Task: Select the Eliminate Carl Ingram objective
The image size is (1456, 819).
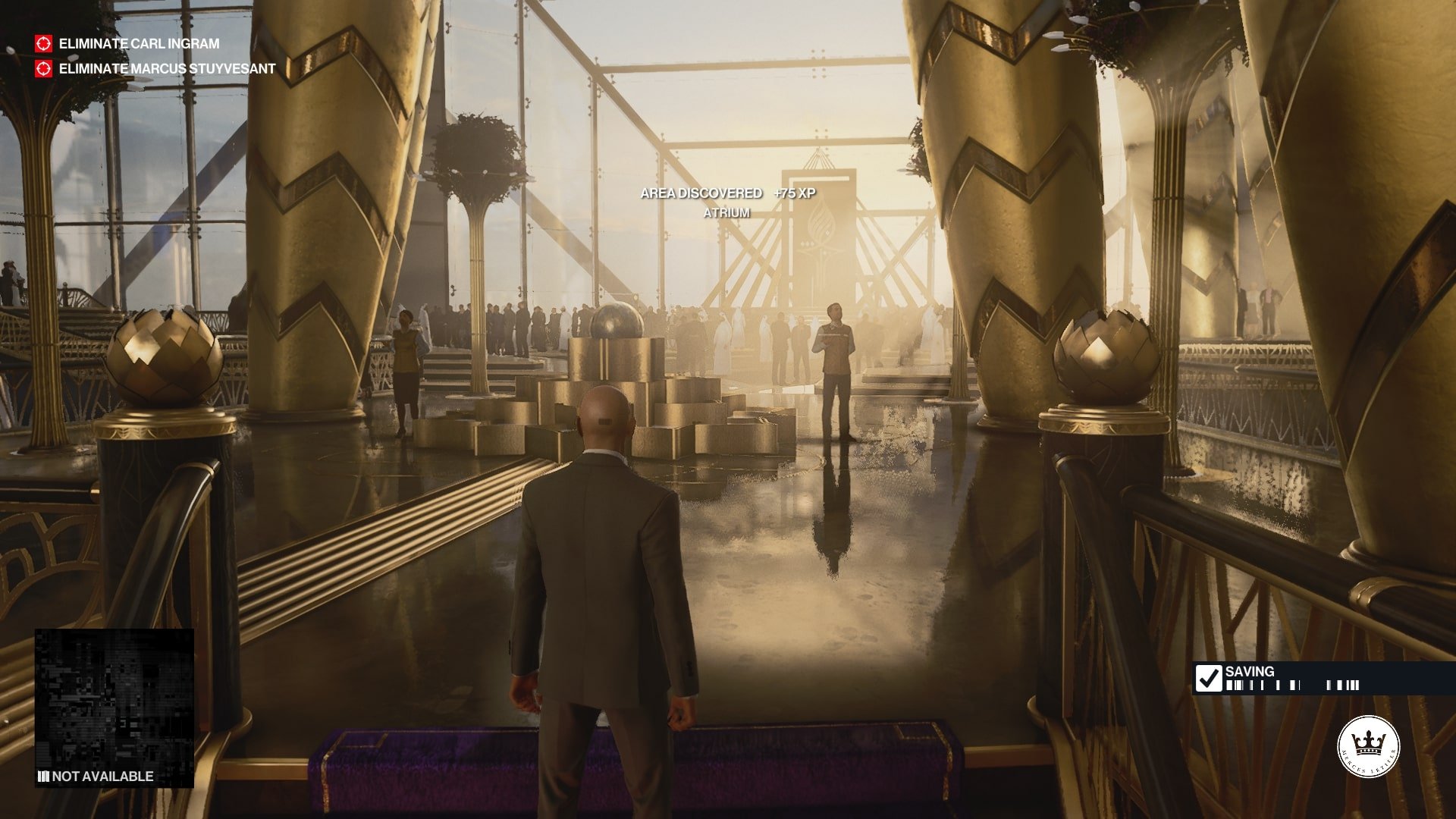Action: click(139, 44)
